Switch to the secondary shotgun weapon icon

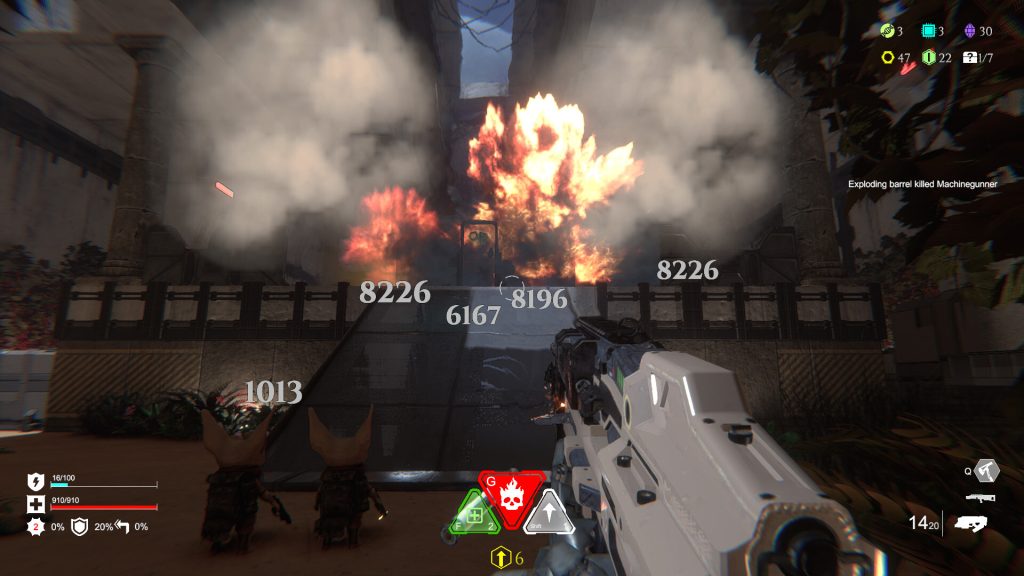(980, 497)
